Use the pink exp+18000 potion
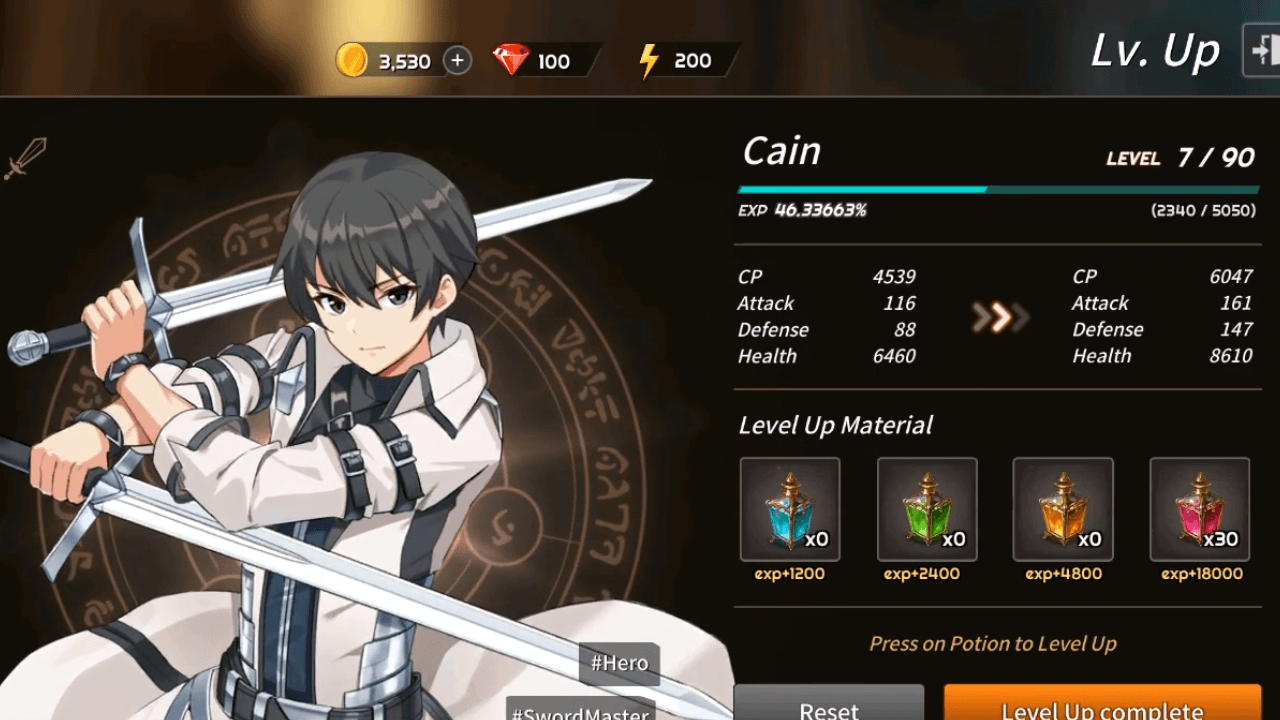 [x=1199, y=509]
